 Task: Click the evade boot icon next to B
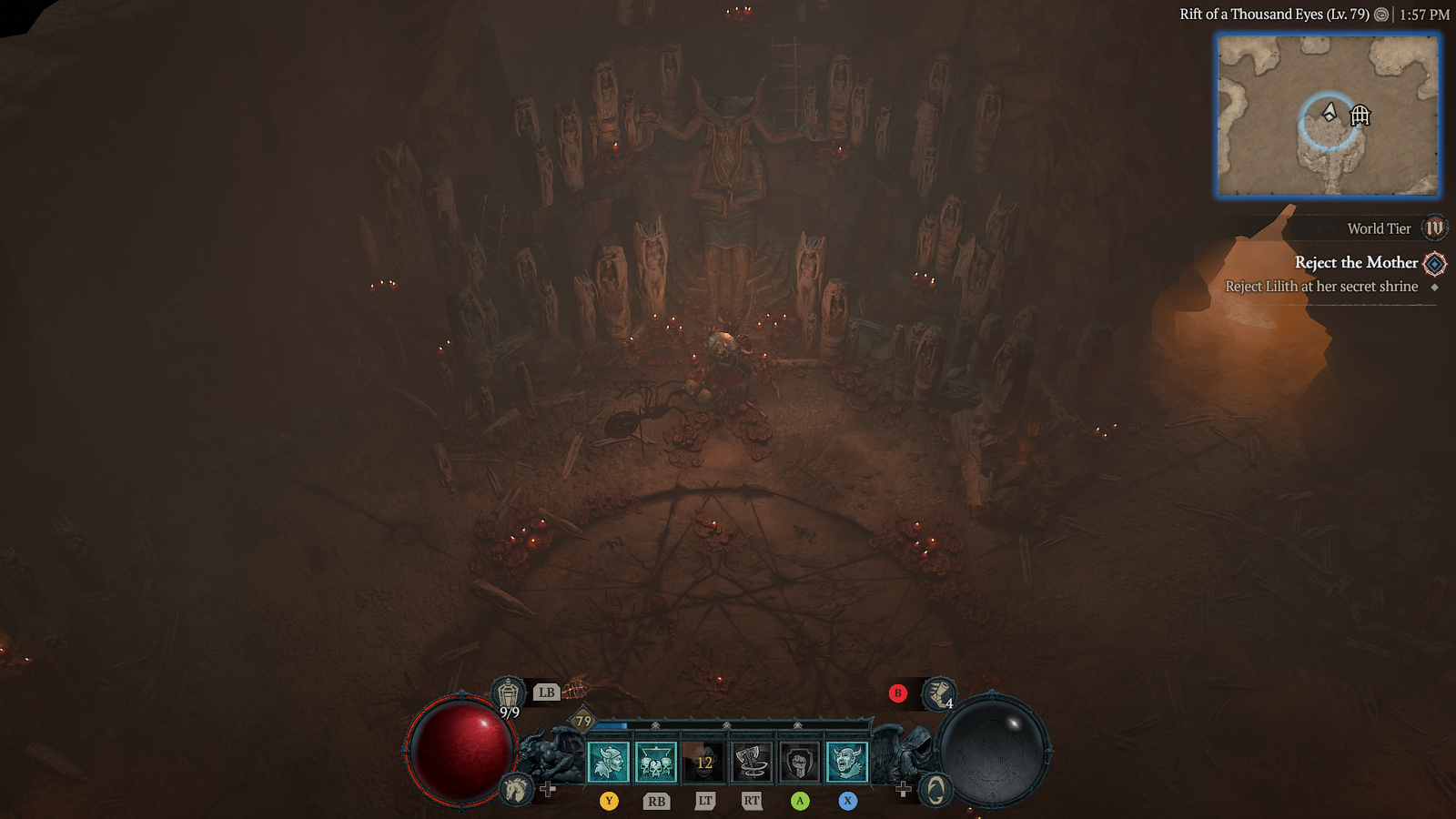point(937,694)
